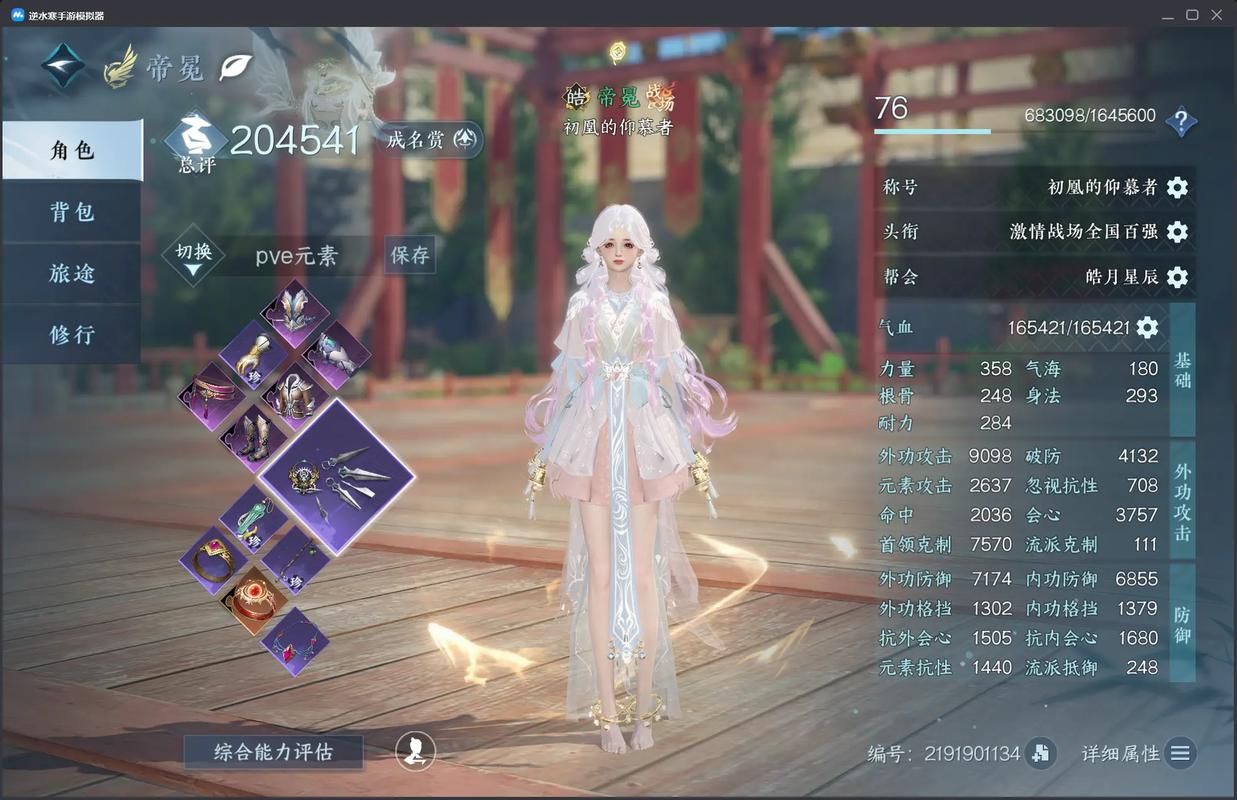Click the blue question mark help icon
Screen dimensions: 1237x800
(x=1181, y=122)
